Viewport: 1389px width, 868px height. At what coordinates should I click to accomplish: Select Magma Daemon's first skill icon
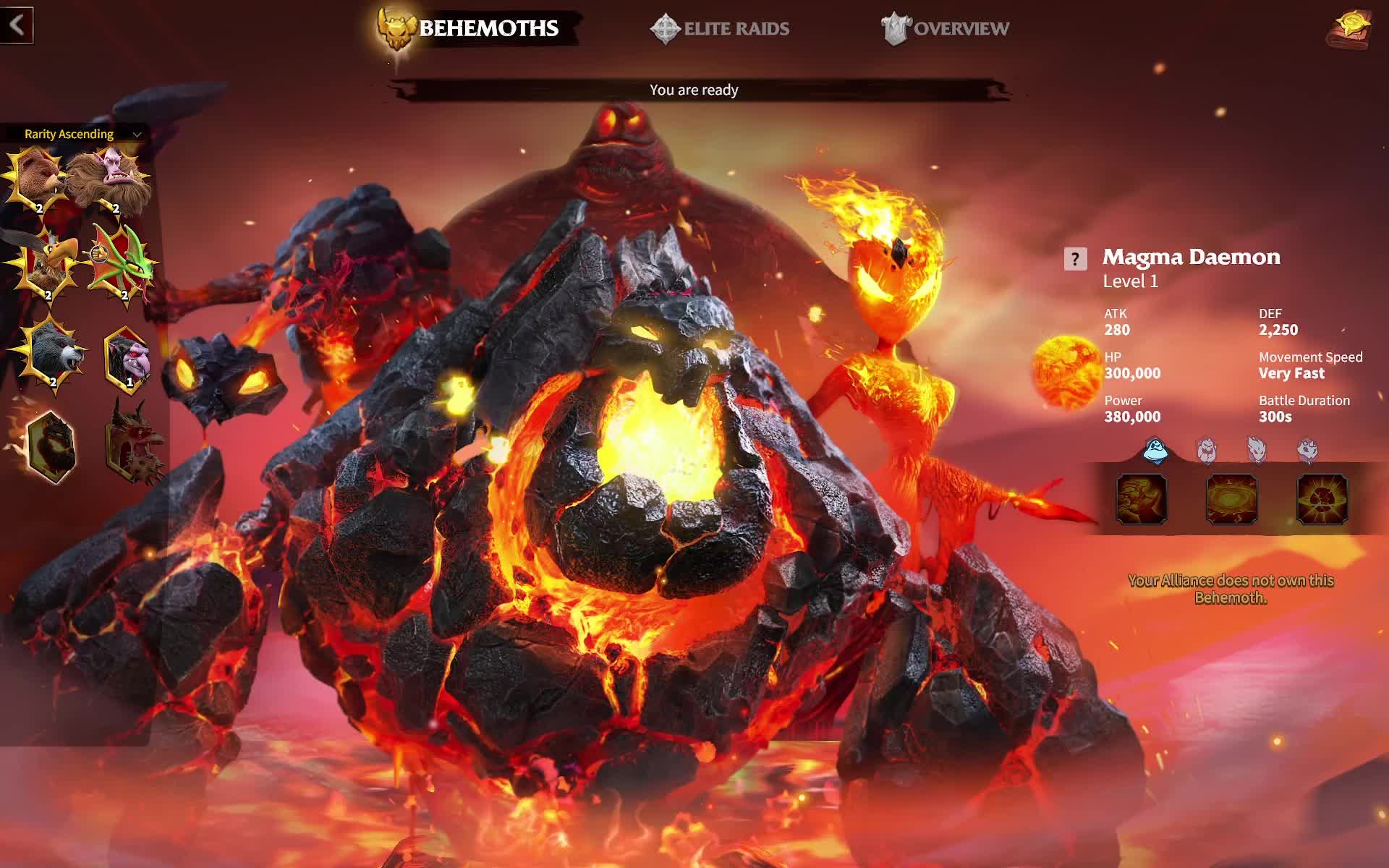[1141, 499]
